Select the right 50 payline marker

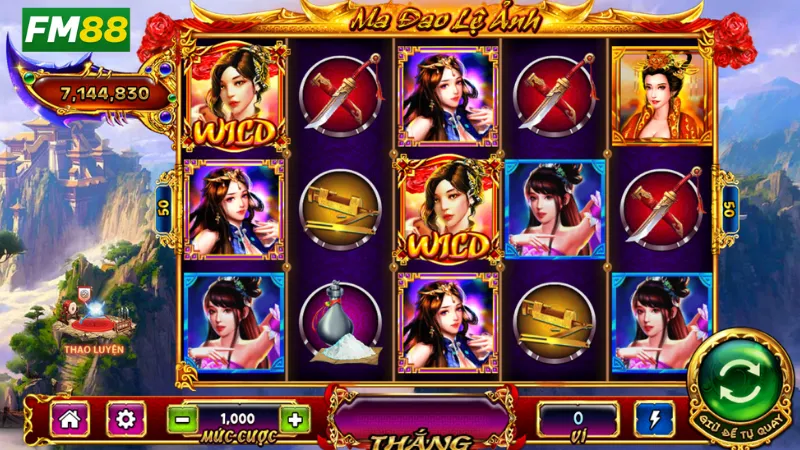(x=725, y=209)
